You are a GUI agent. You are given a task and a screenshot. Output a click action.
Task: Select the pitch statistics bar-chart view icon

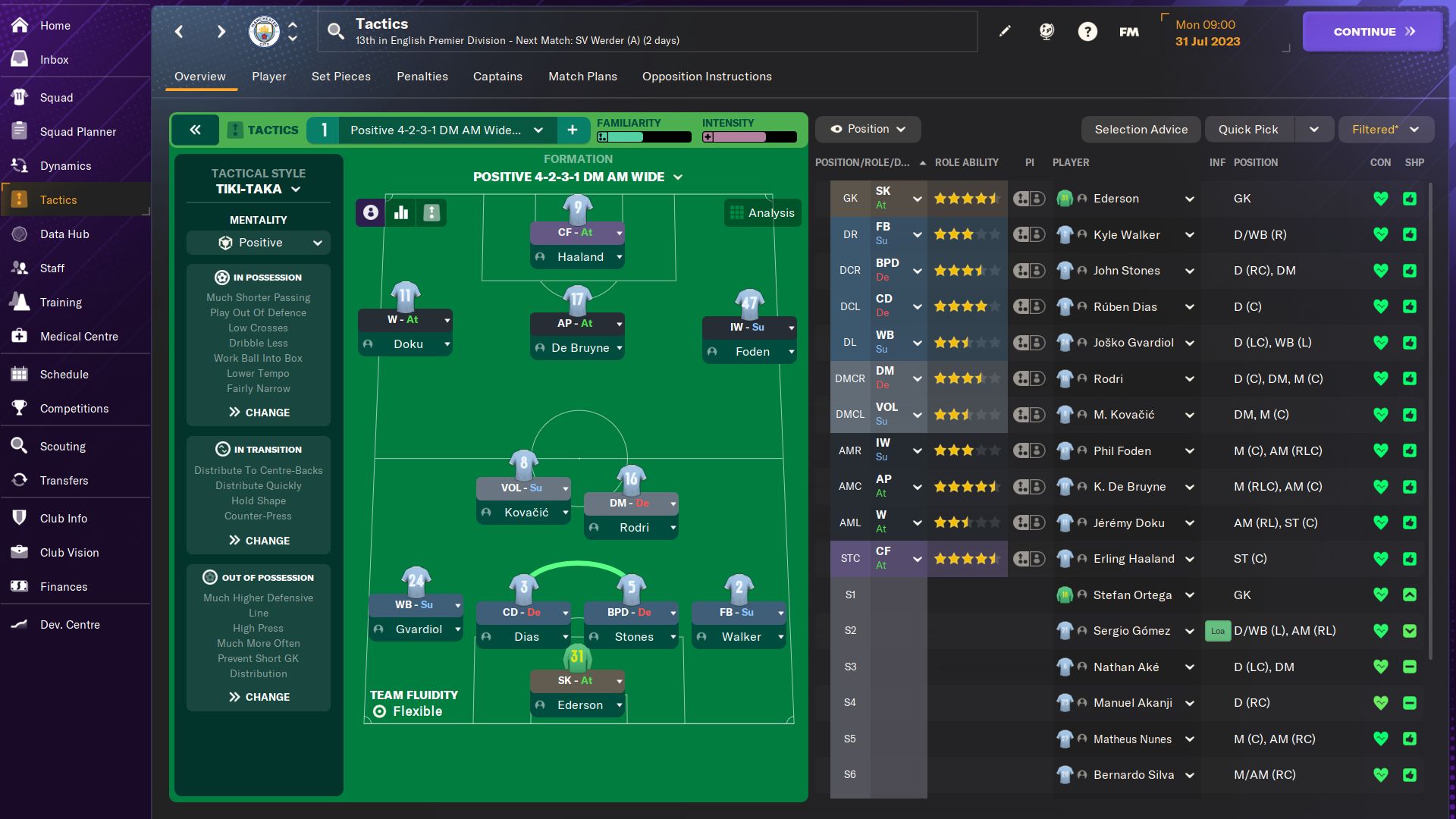pos(400,213)
